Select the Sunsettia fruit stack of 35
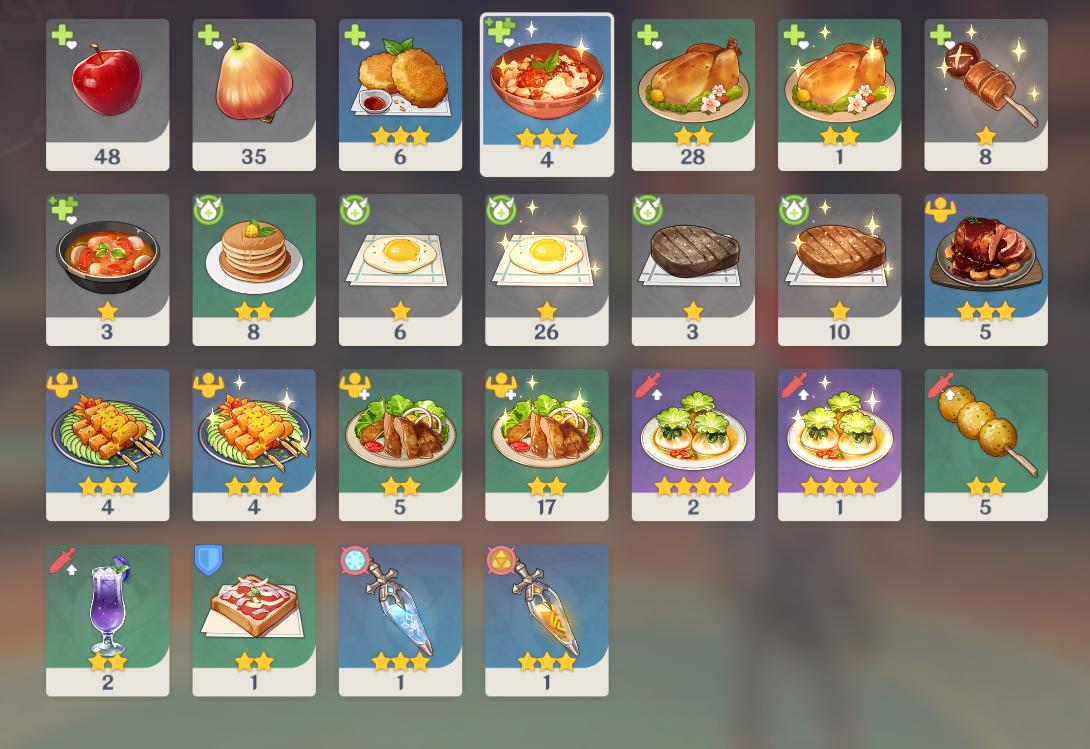The image size is (1090, 749). (x=254, y=94)
